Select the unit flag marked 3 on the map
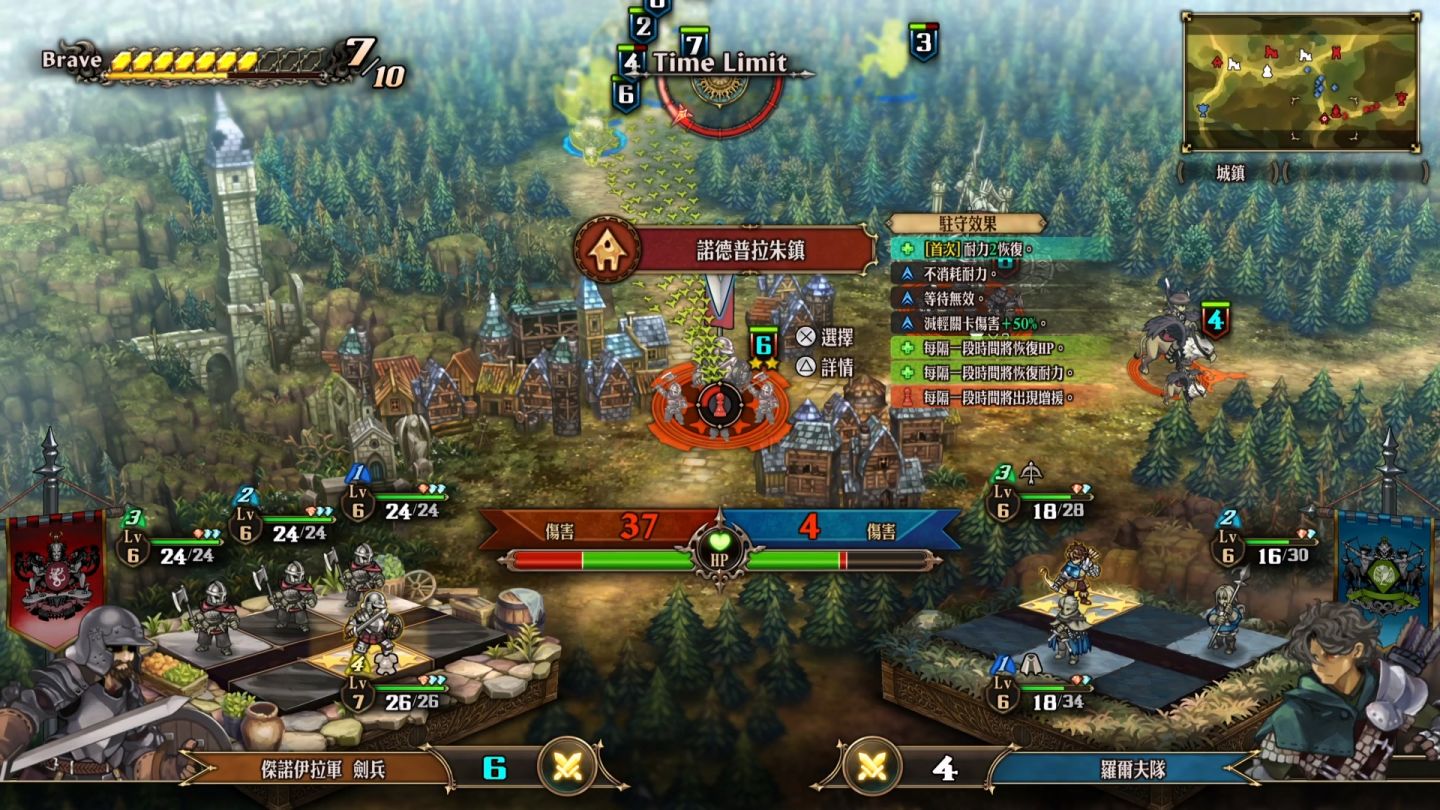This screenshot has width=1440, height=810. (923, 42)
